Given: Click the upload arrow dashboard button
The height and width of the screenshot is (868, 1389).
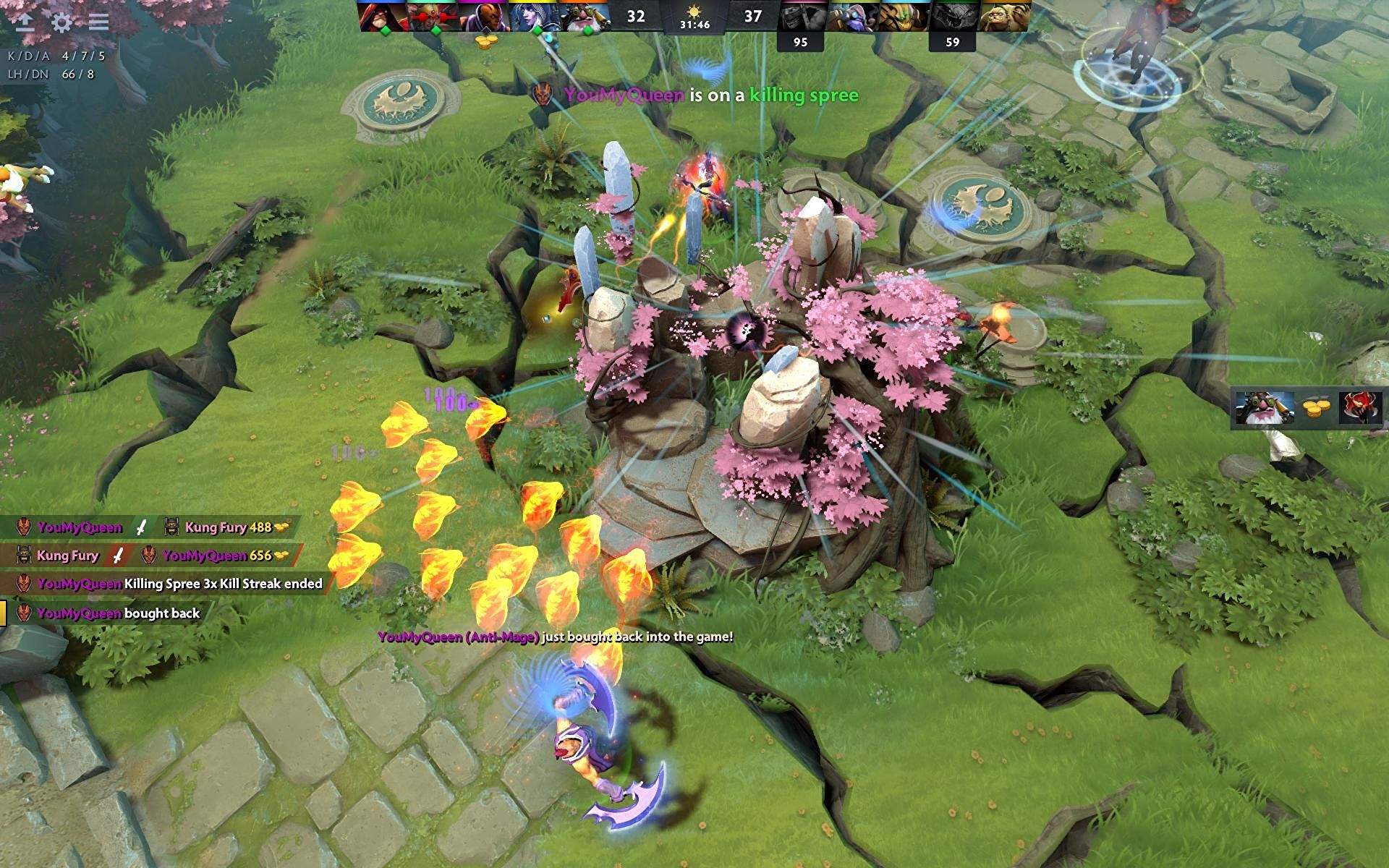Looking at the screenshot, I should pyautogui.click(x=25, y=22).
